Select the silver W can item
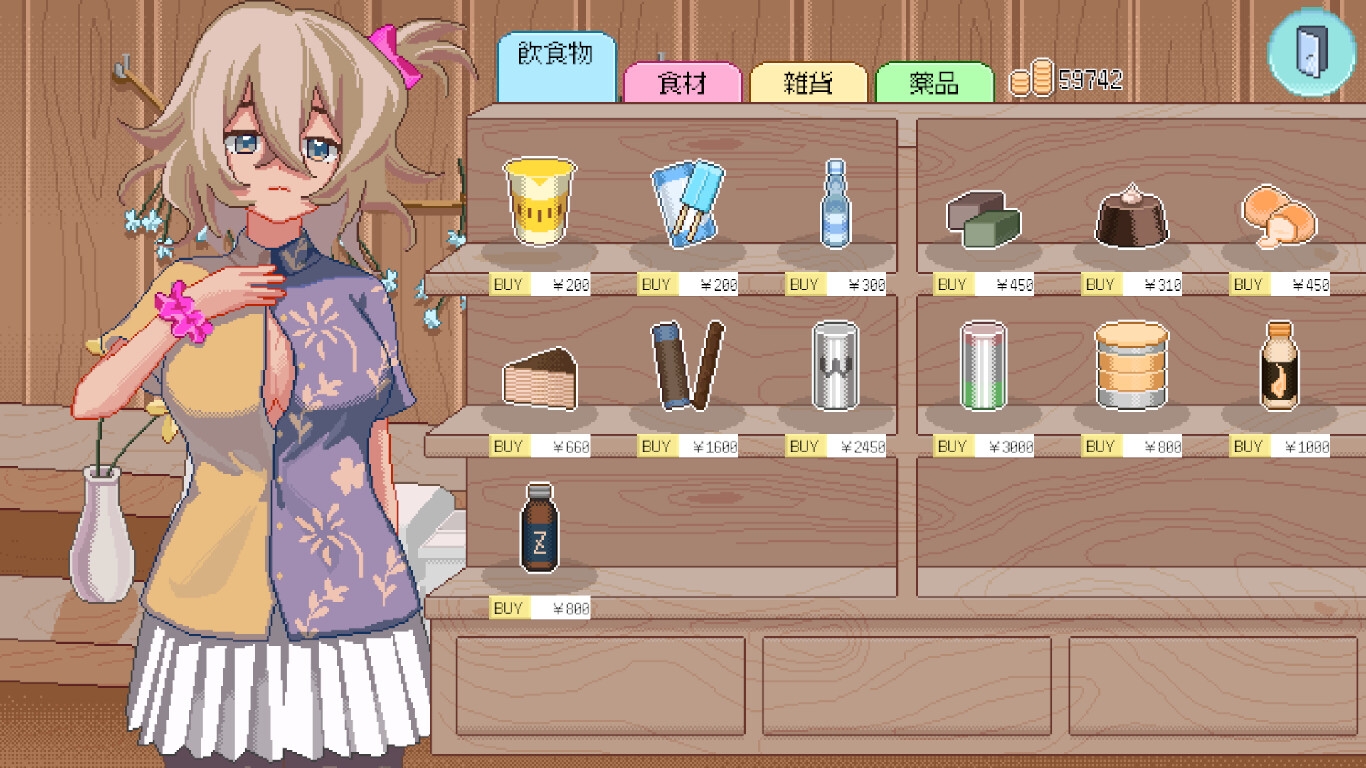 click(x=835, y=366)
